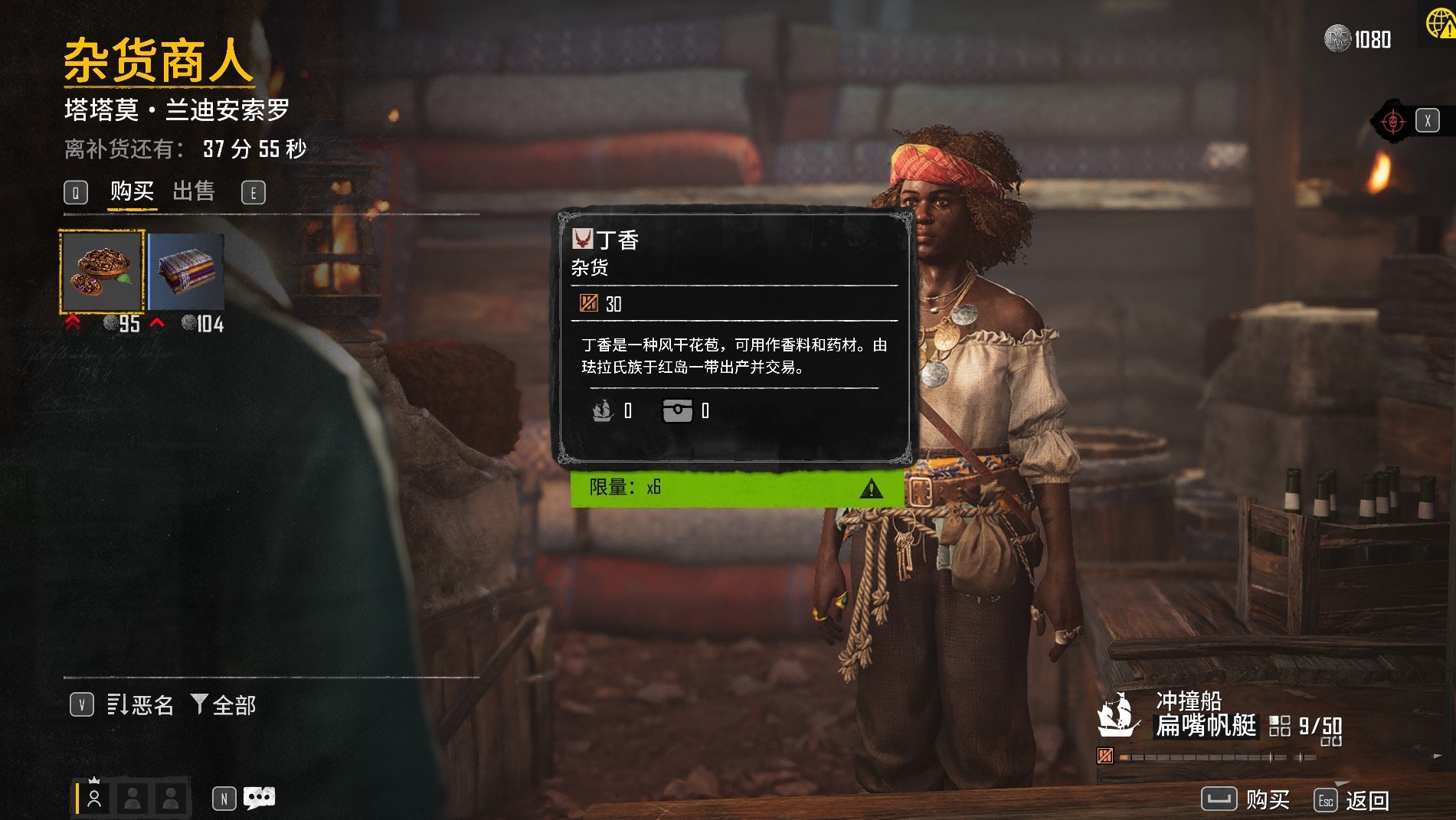Select the crowned player portrait in the group
The image size is (1456, 820).
[95, 798]
